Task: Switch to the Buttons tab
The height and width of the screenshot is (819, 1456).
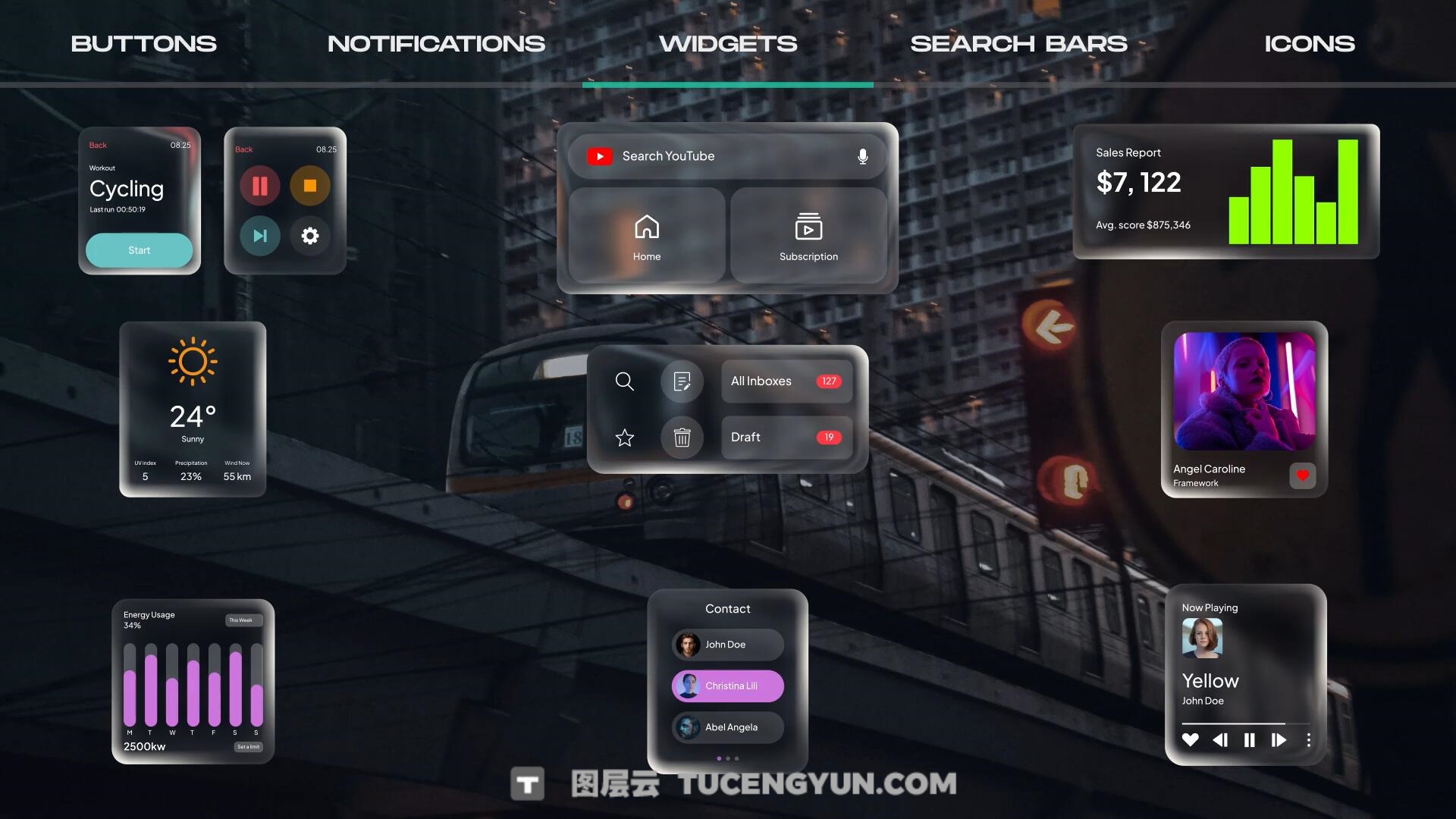Action: 144,44
